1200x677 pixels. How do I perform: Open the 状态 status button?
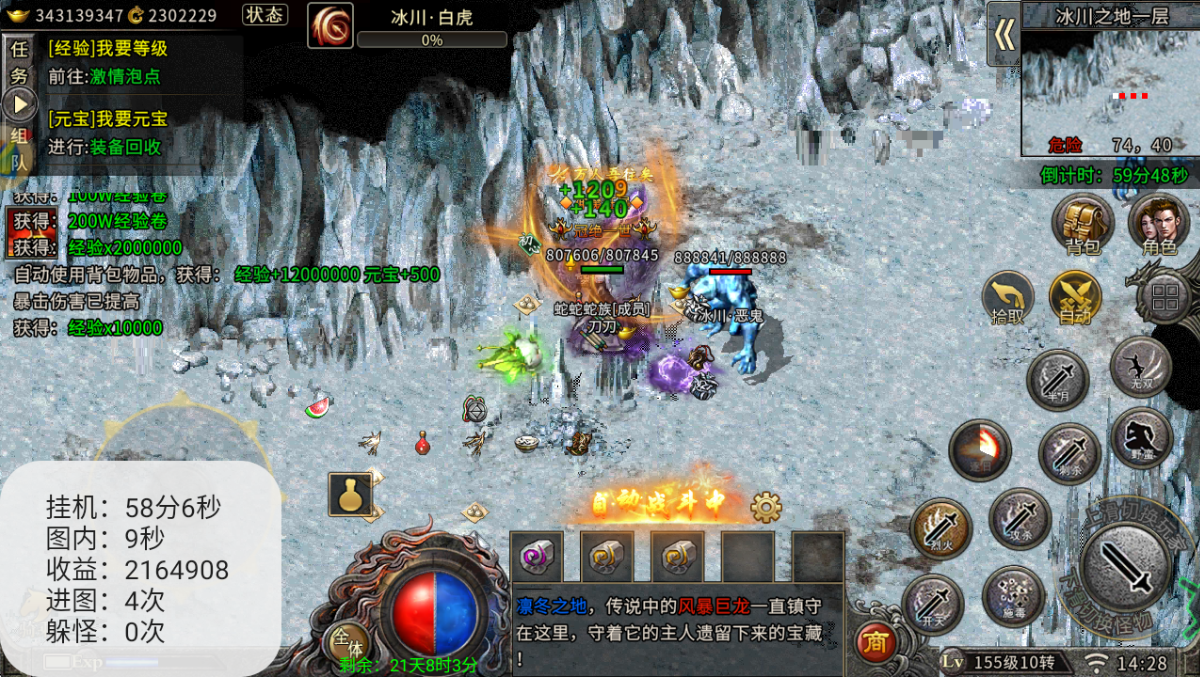(265, 15)
